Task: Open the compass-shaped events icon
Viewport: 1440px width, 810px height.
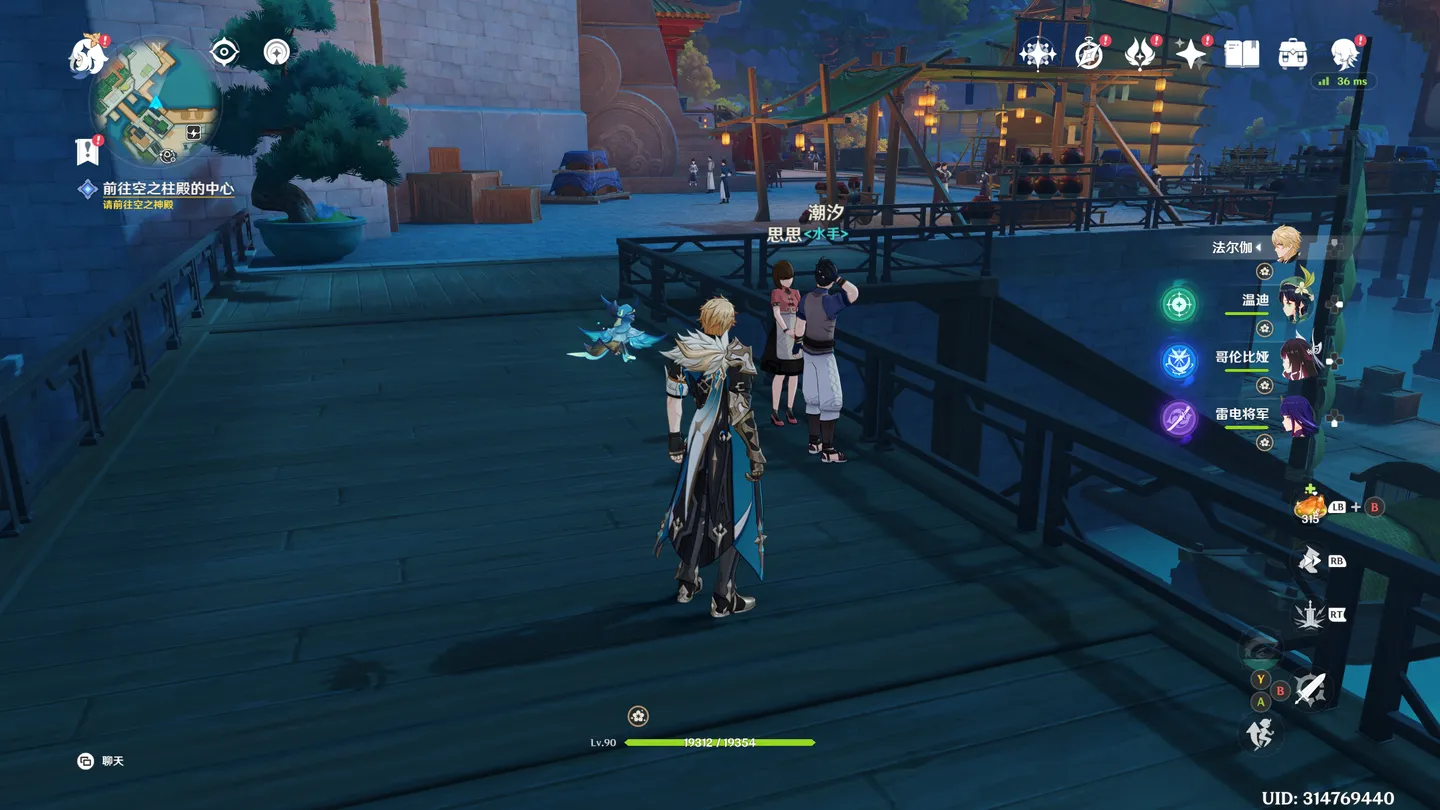Action: point(1088,54)
